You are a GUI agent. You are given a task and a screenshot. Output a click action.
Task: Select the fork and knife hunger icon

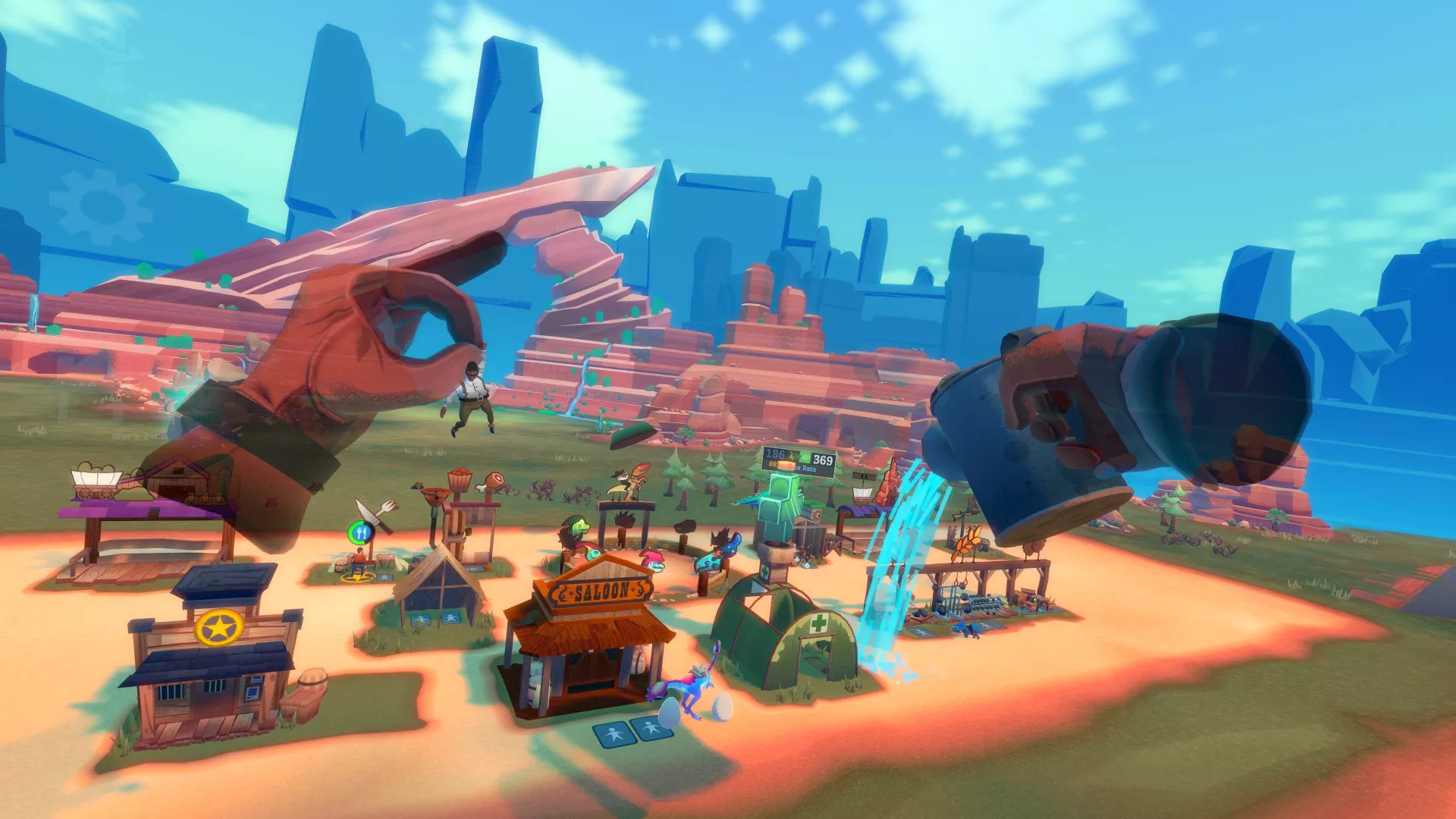tap(362, 533)
